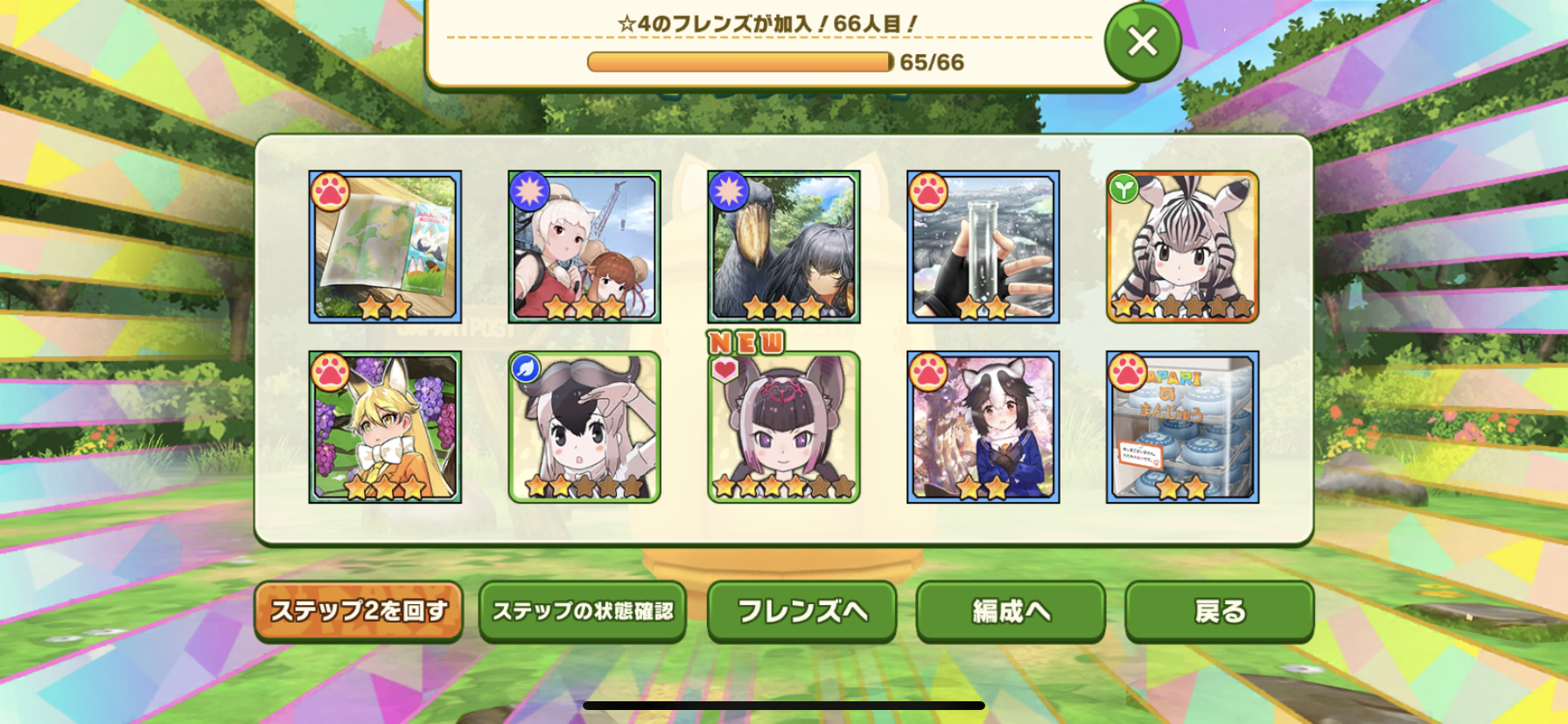Viewport: 1568px width, 724px height.
Task: Select the Japari manju buns photo card
Action: coord(1182,427)
